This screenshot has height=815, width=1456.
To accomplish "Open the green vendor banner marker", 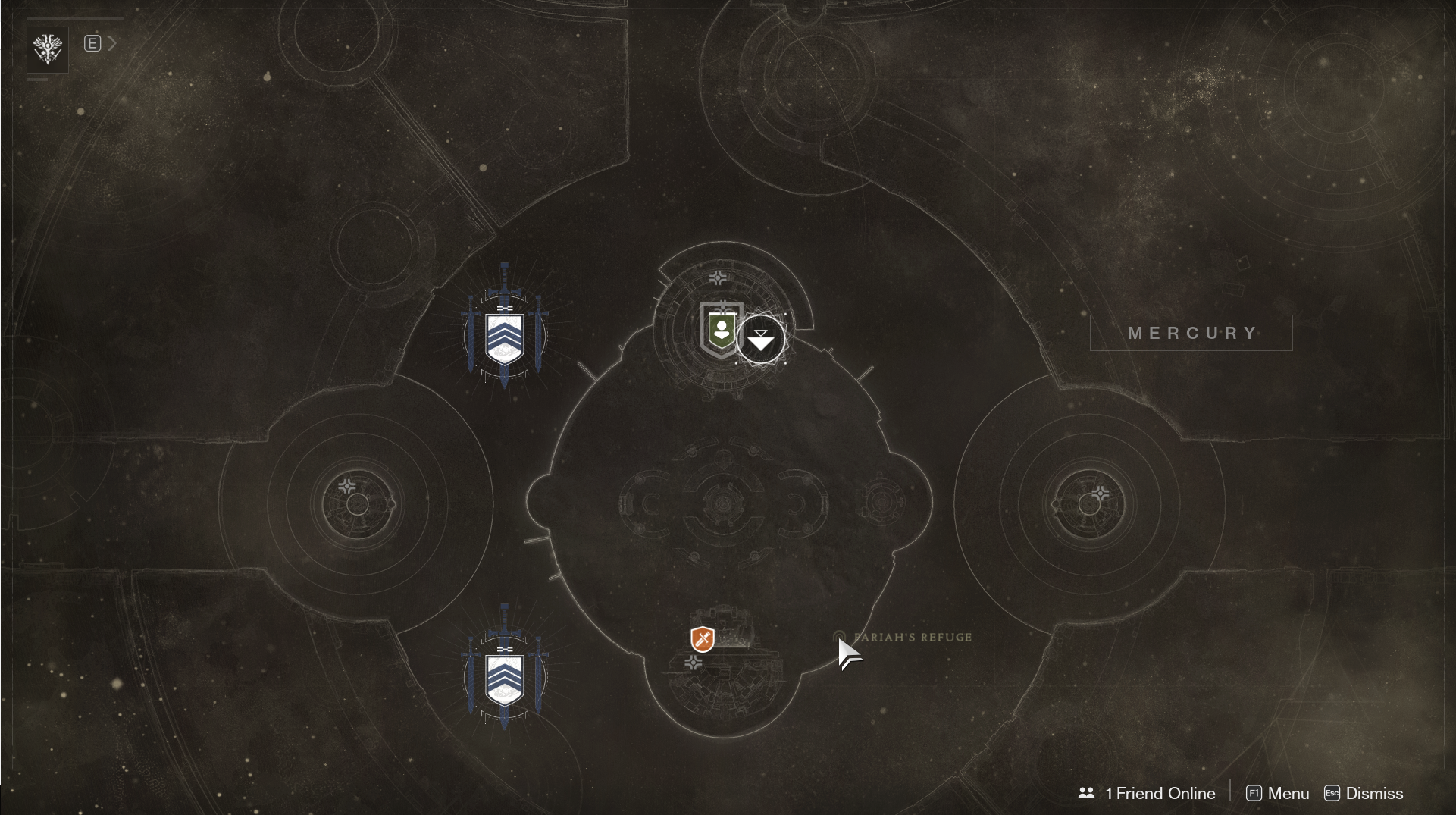I will pyautogui.click(x=721, y=330).
